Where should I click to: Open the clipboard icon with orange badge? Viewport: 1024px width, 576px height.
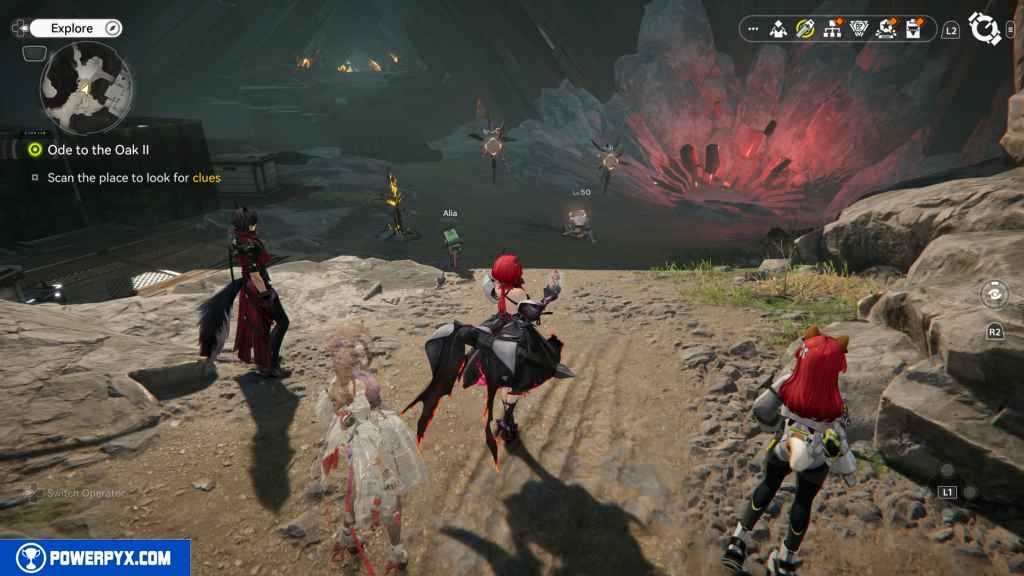click(913, 29)
